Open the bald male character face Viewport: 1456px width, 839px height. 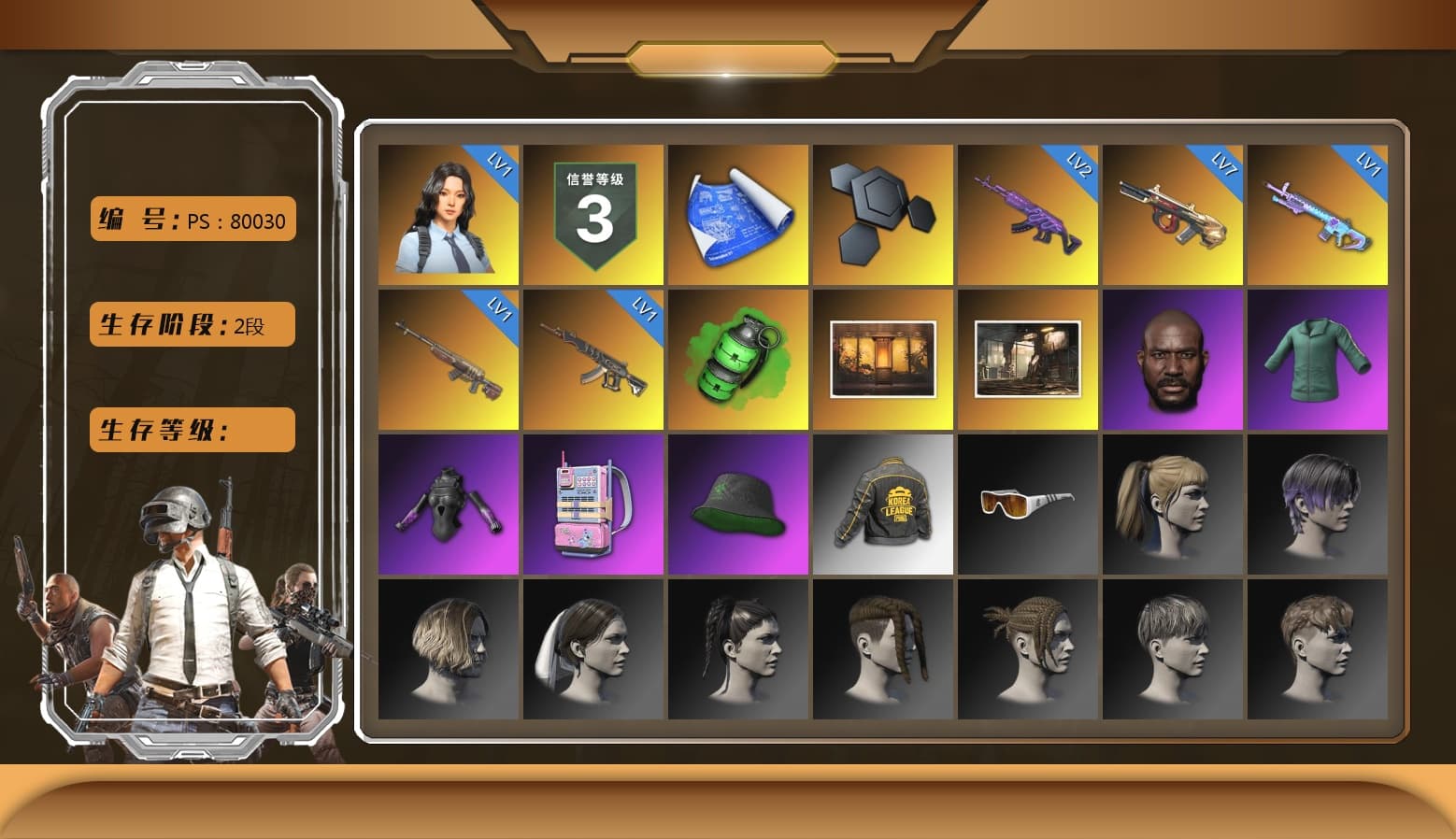(x=1172, y=358)
